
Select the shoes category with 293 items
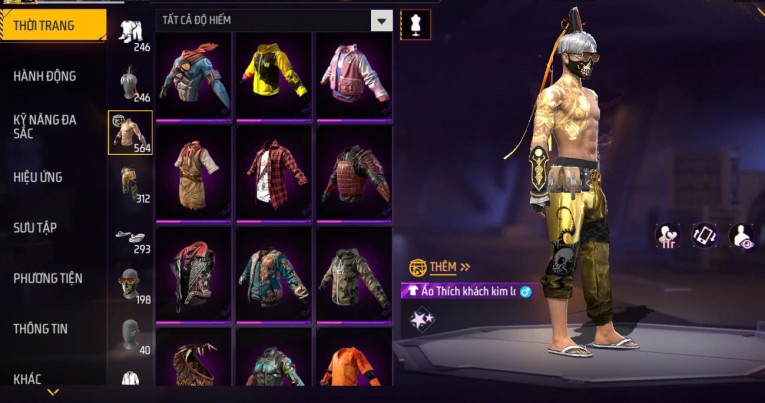(130, 236)
